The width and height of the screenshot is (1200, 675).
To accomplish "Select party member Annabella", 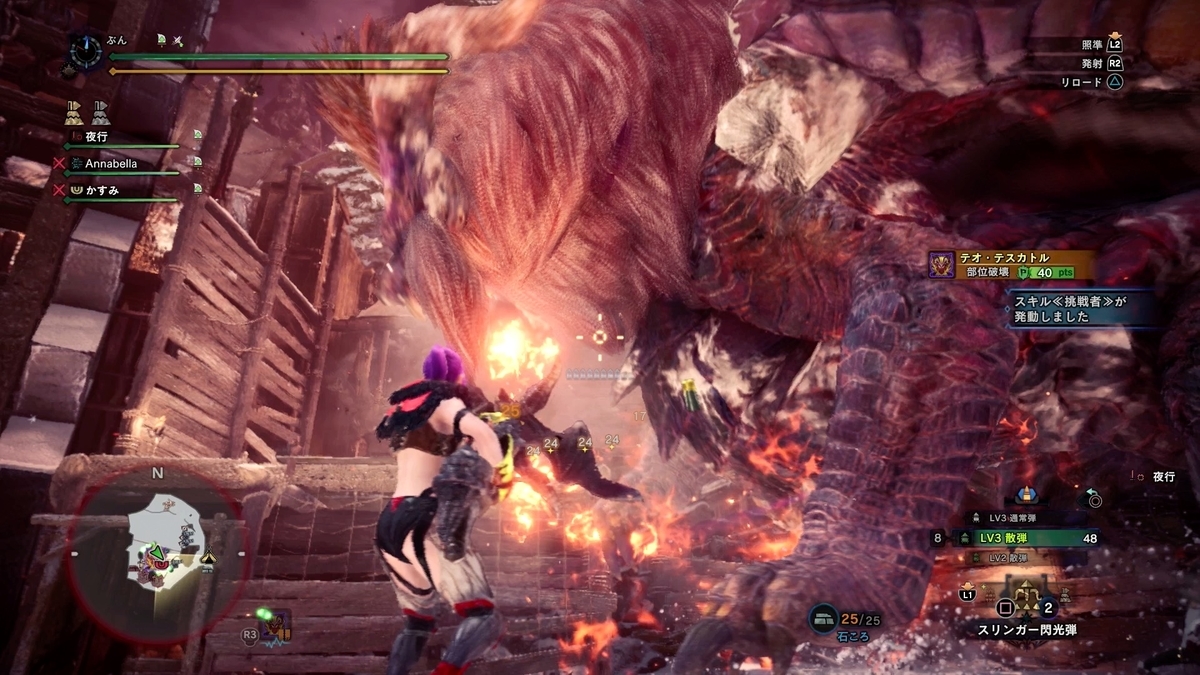I will (110, 162).
